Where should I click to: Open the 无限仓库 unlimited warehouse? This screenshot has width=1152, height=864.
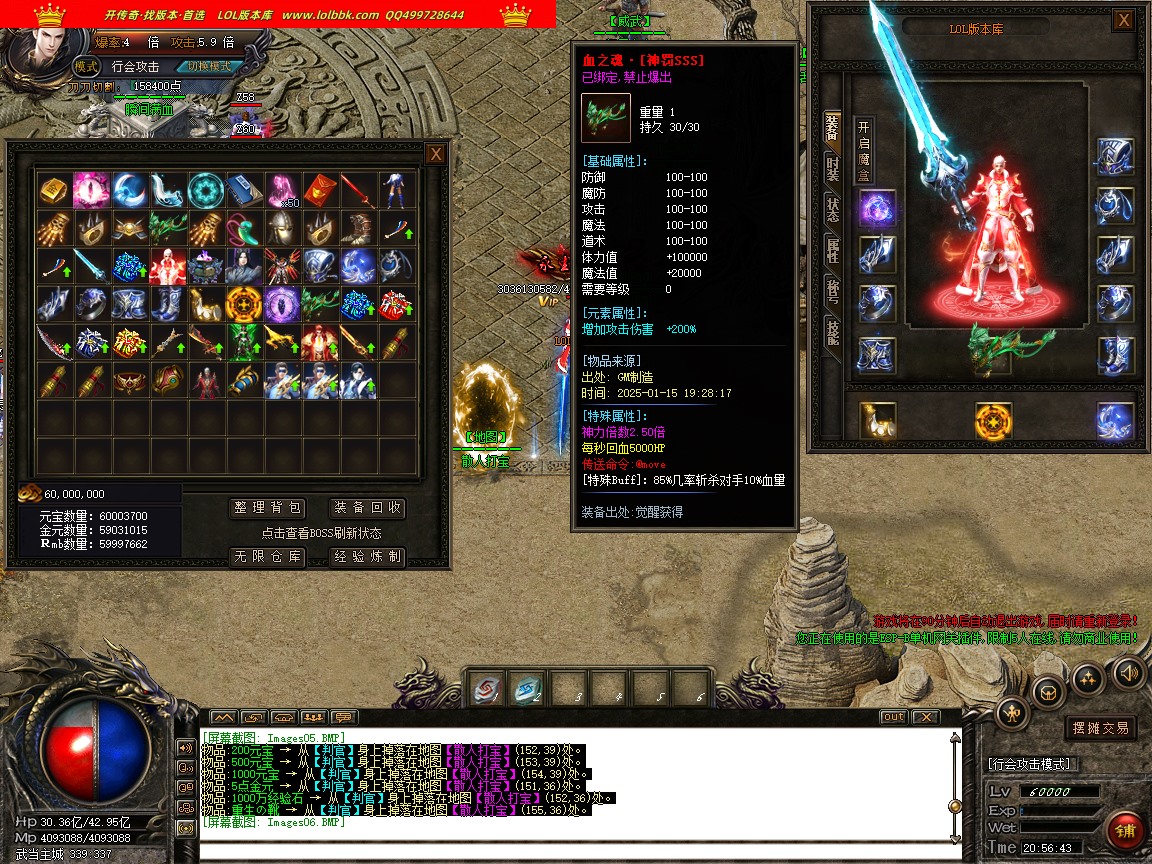(266, 557)
